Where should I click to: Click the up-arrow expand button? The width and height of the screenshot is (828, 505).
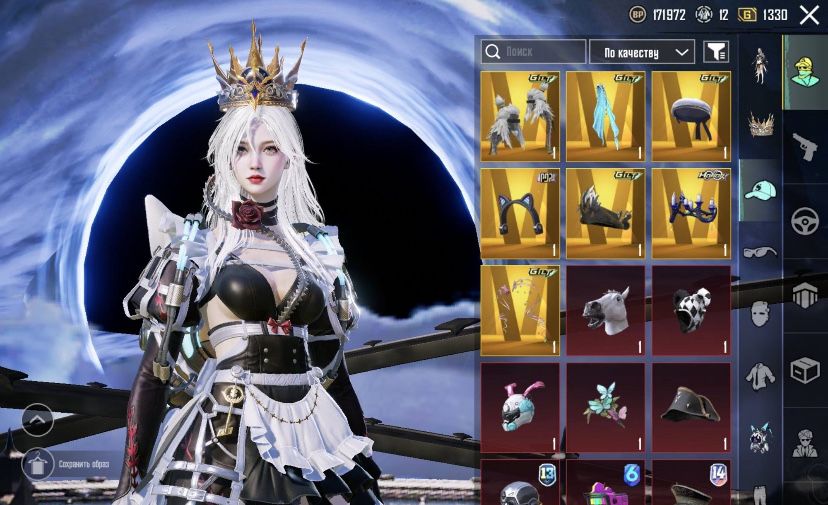point(37,418)
